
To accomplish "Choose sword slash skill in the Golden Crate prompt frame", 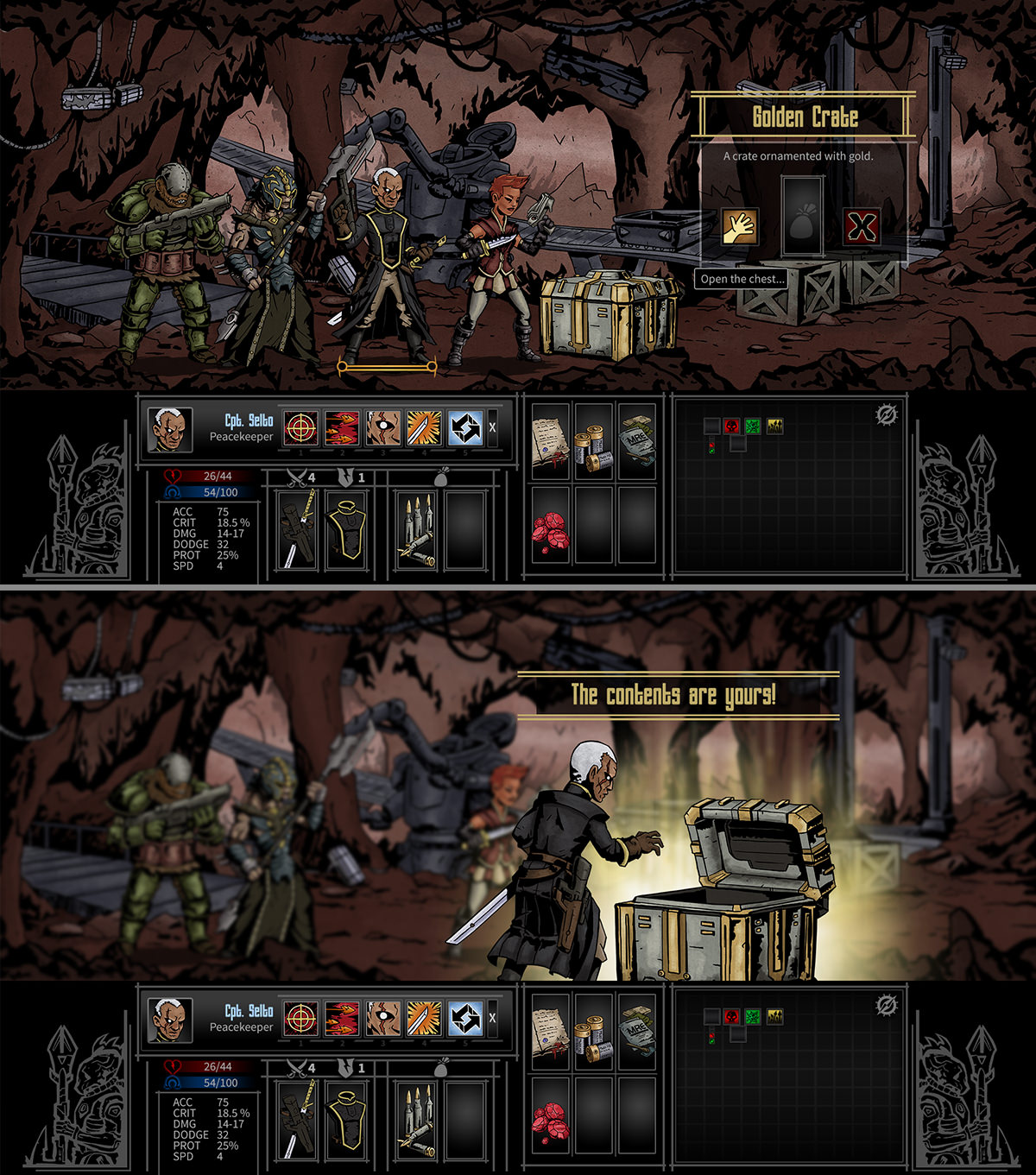I will (x=425, y=428).
